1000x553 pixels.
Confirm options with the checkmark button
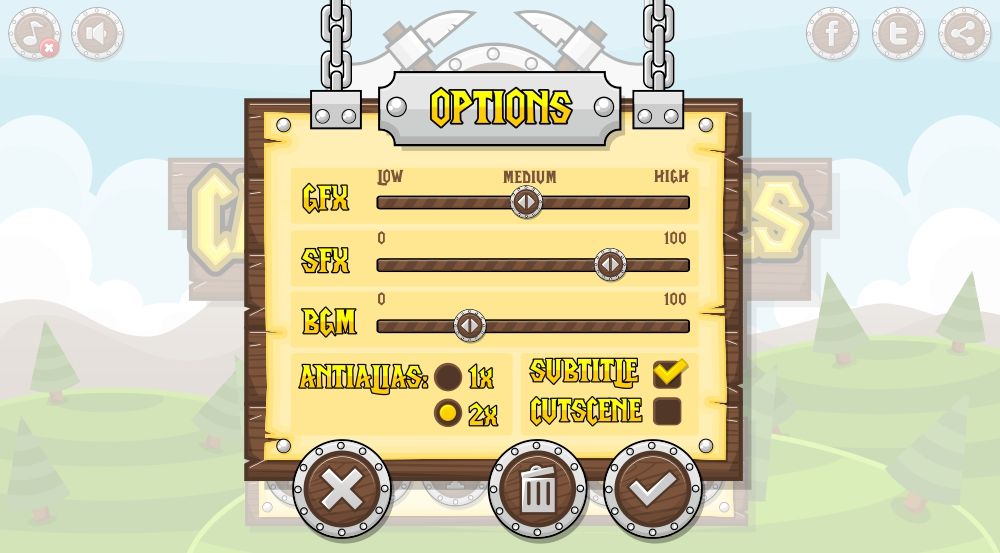[653, 489]
